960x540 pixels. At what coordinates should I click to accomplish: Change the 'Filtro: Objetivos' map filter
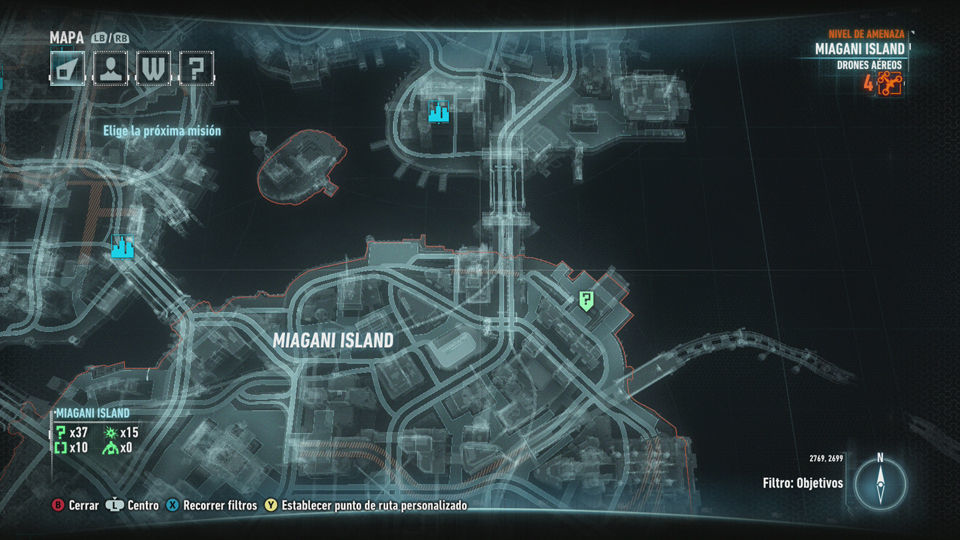[802, 483]
